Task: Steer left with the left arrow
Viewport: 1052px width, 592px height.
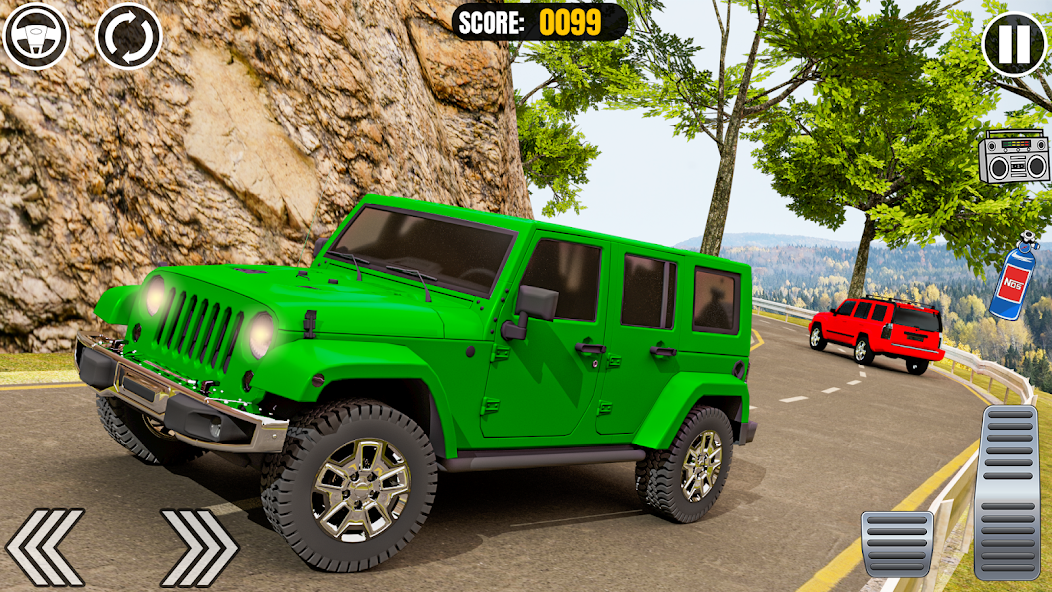Action: pos(45,547)
